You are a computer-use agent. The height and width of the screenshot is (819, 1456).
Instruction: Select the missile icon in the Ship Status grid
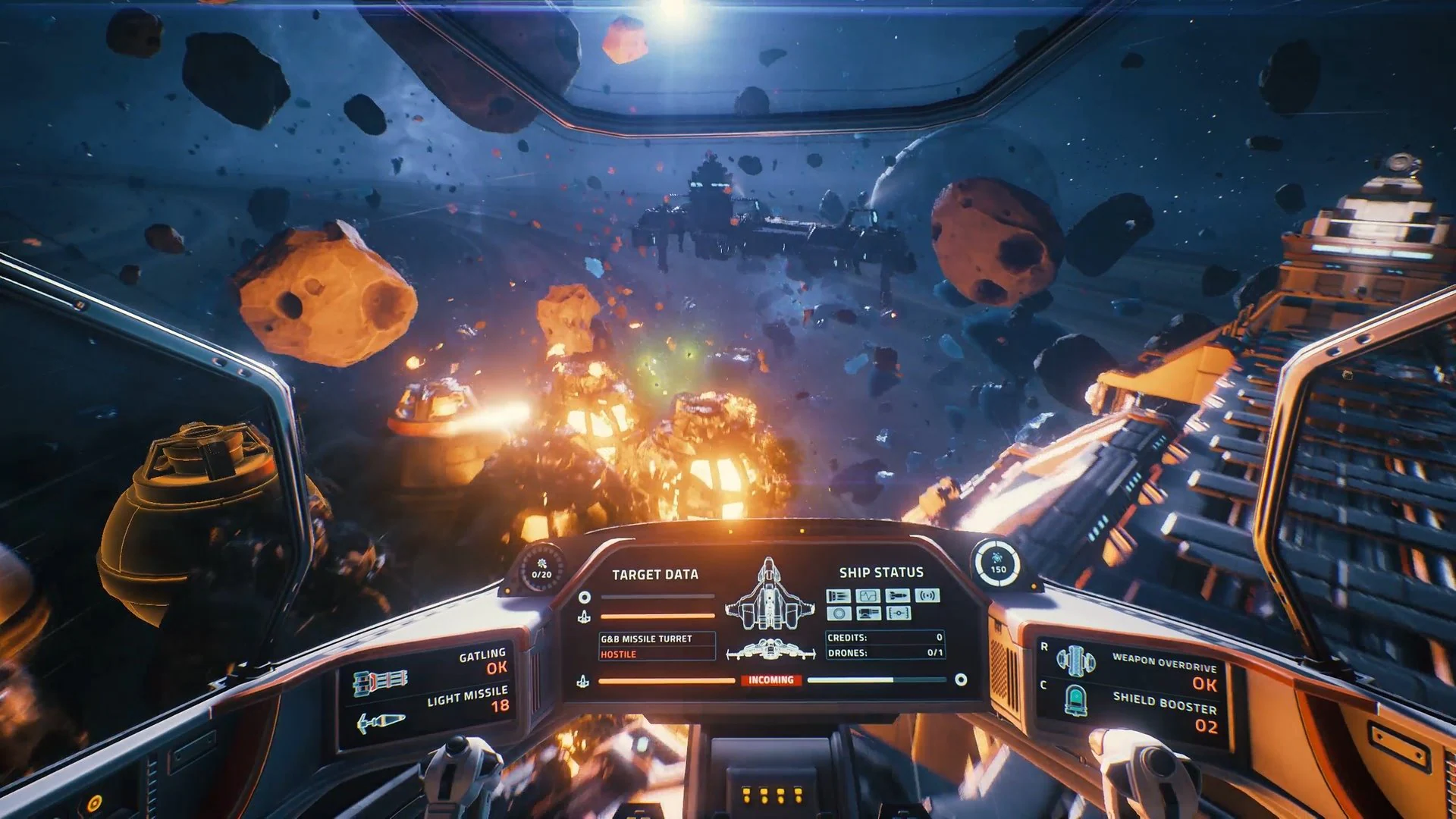[x=898, y=595]
